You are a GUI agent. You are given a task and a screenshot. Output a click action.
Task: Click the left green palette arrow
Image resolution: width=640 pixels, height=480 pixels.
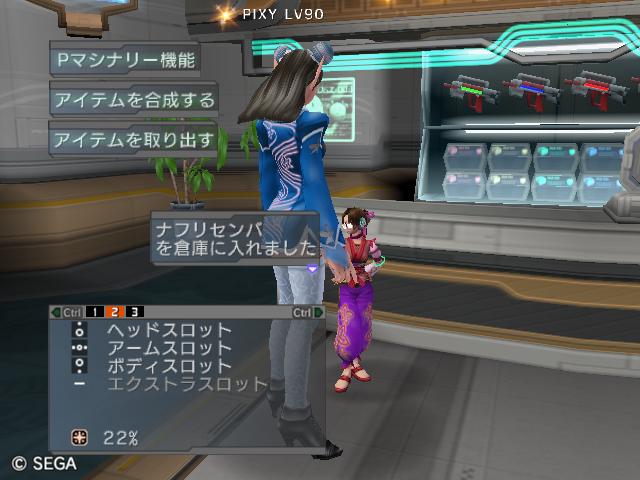[56, 312]
